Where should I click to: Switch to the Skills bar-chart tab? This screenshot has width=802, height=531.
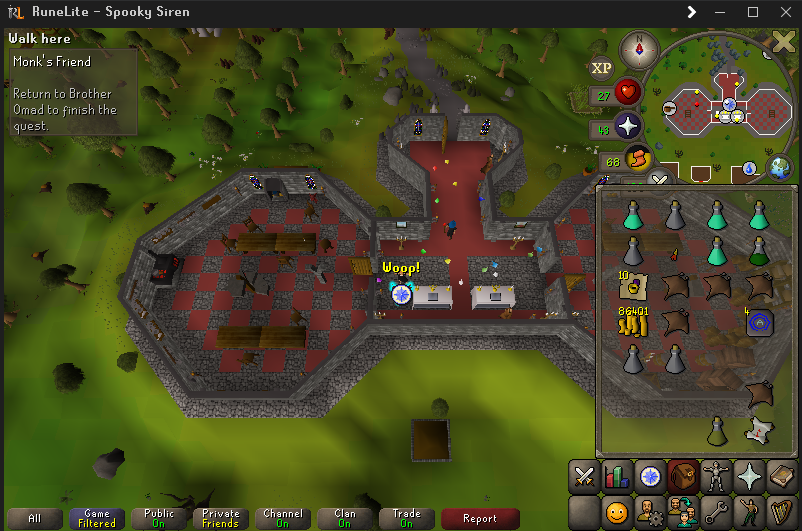point(617,476)
